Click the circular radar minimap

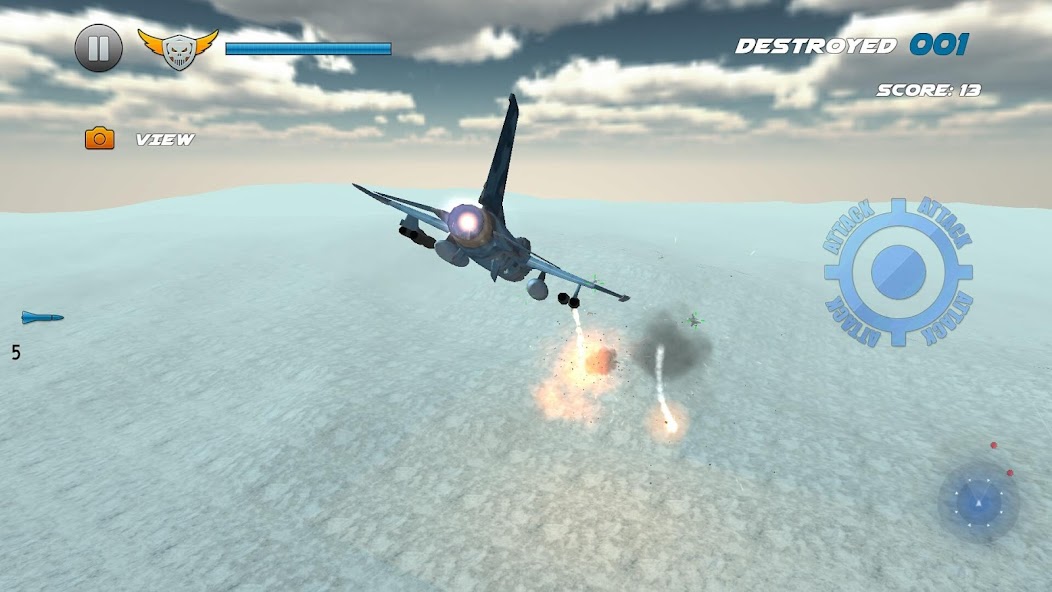978,501
